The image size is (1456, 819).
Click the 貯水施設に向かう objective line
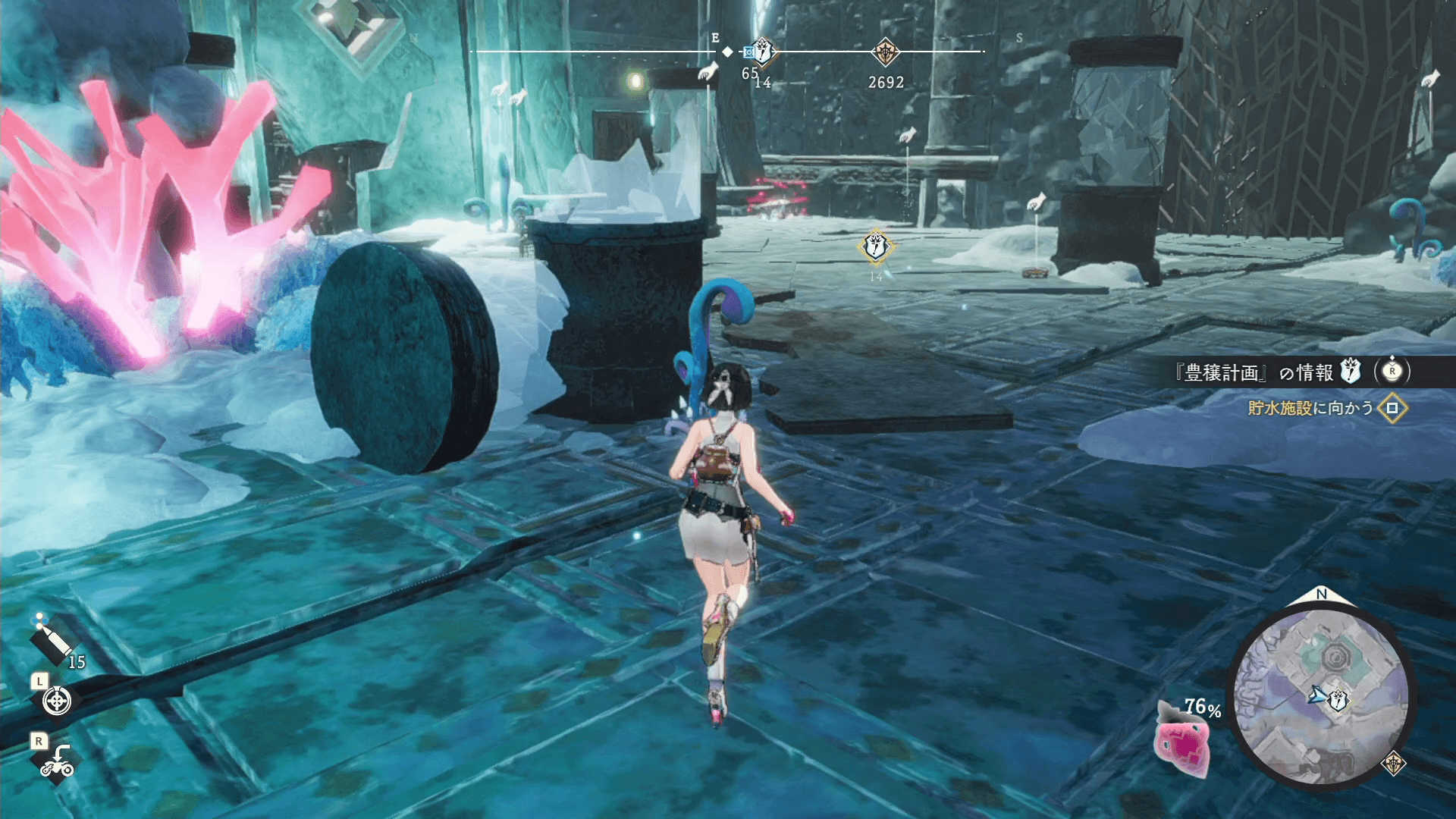(x=1310, y=408)
